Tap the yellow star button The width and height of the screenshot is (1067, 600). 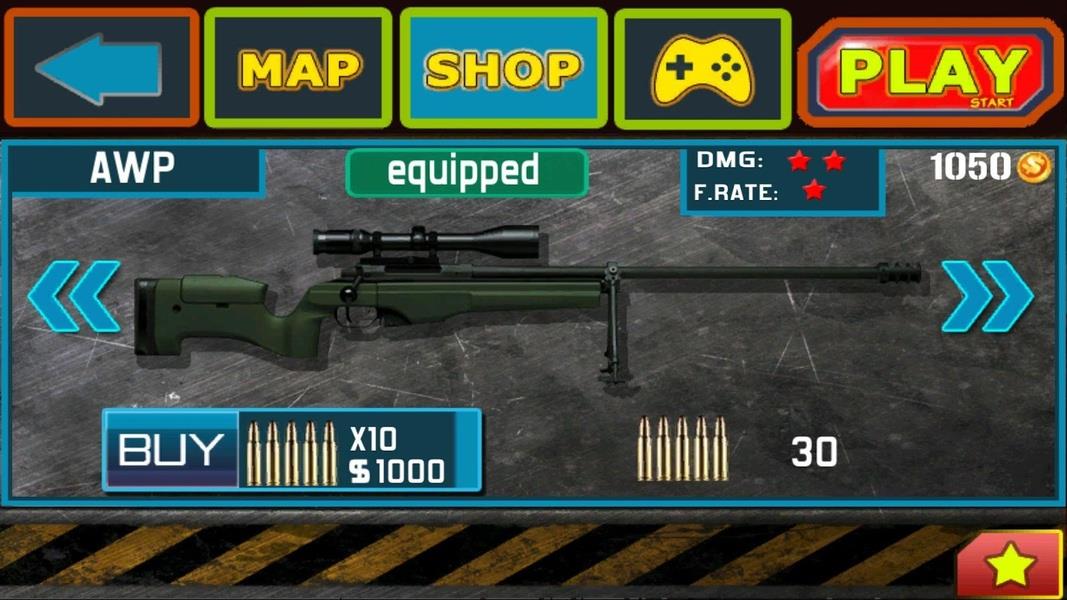pyautogui.click(x=1009, y=566)
